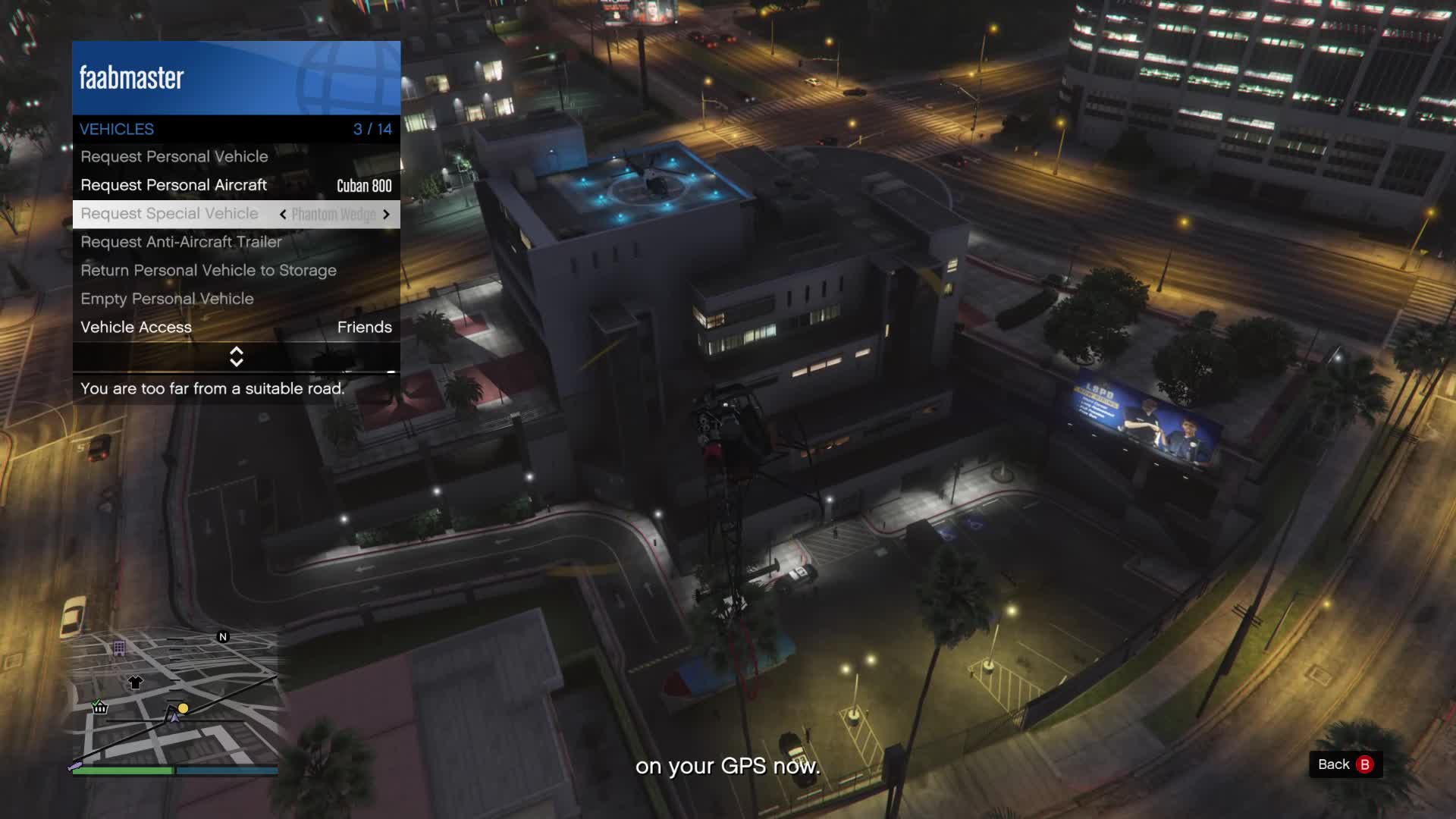Image resolution: width=1456 pixels, height=819 pixels.
Task: Click the clothing store shirt blip
Action: (135, 682)
